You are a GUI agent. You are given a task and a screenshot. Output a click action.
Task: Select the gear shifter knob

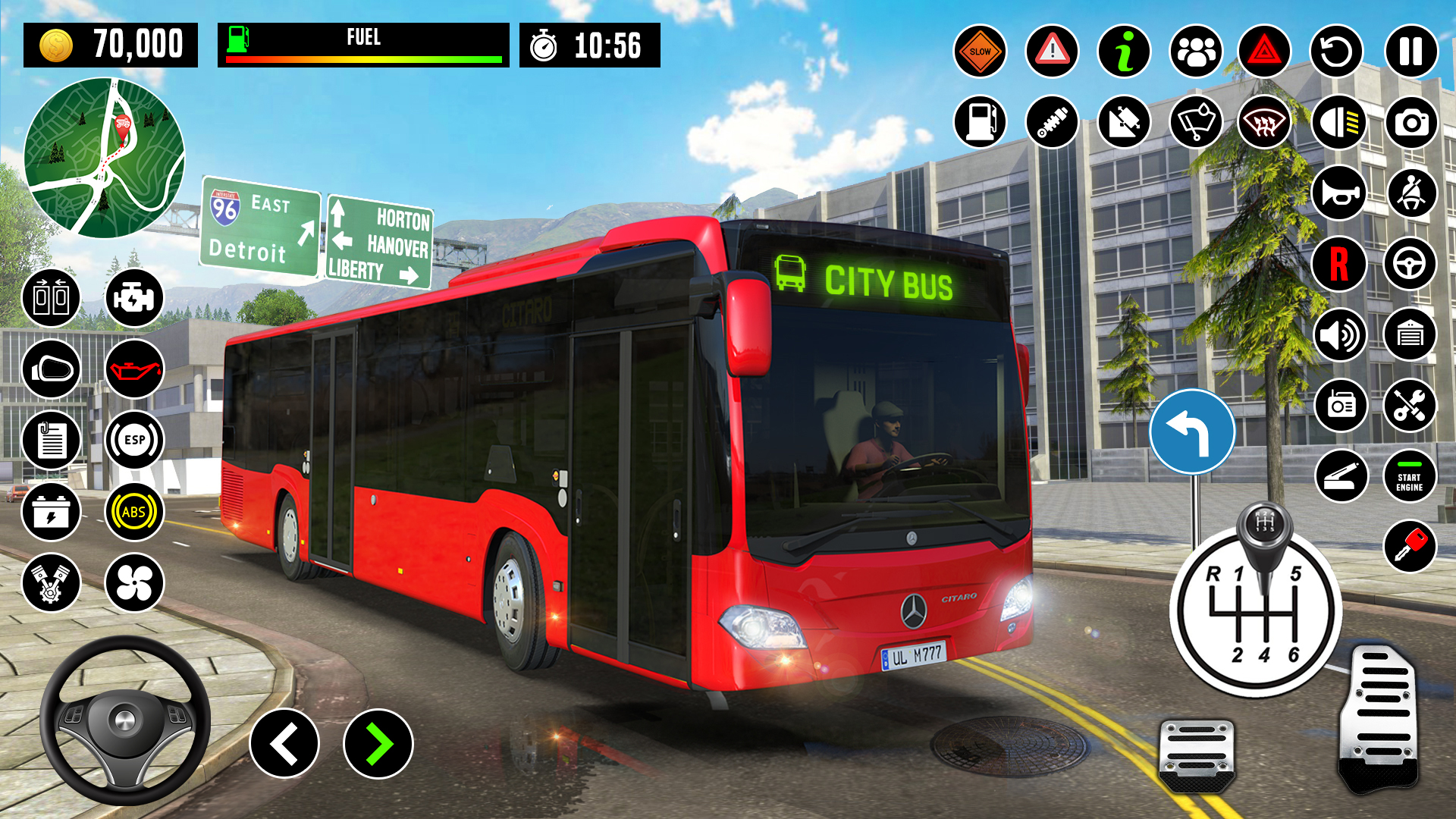pos(1263,526)
